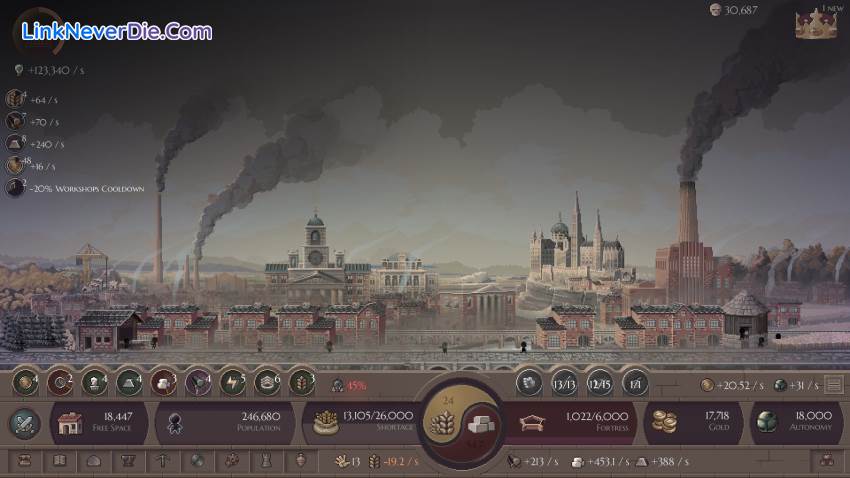
Task: Select the open book toolbar icon
Action: pyautogui.click(x=59, y=461)
